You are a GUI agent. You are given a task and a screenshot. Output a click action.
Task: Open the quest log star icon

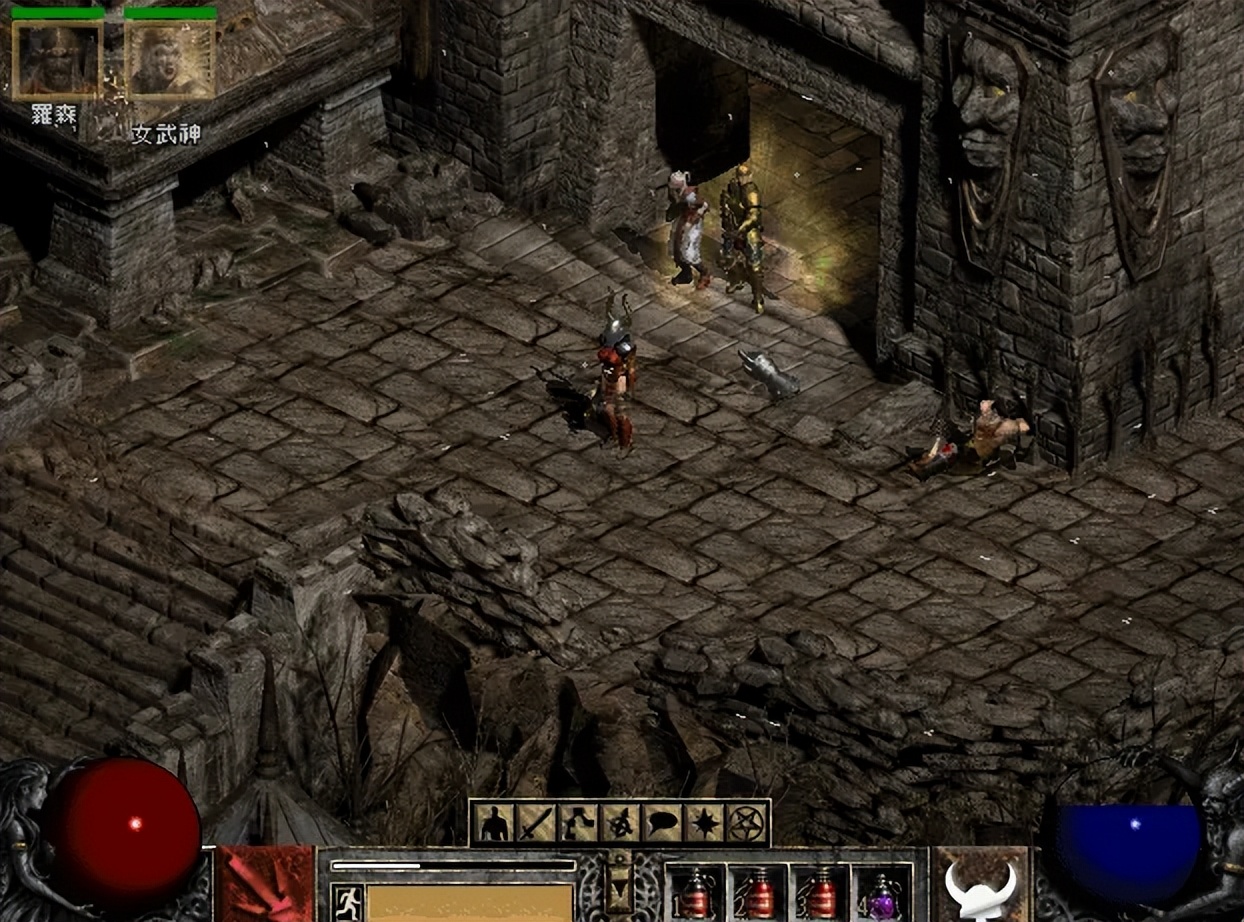pyautogui.click(x=704, y=823)
